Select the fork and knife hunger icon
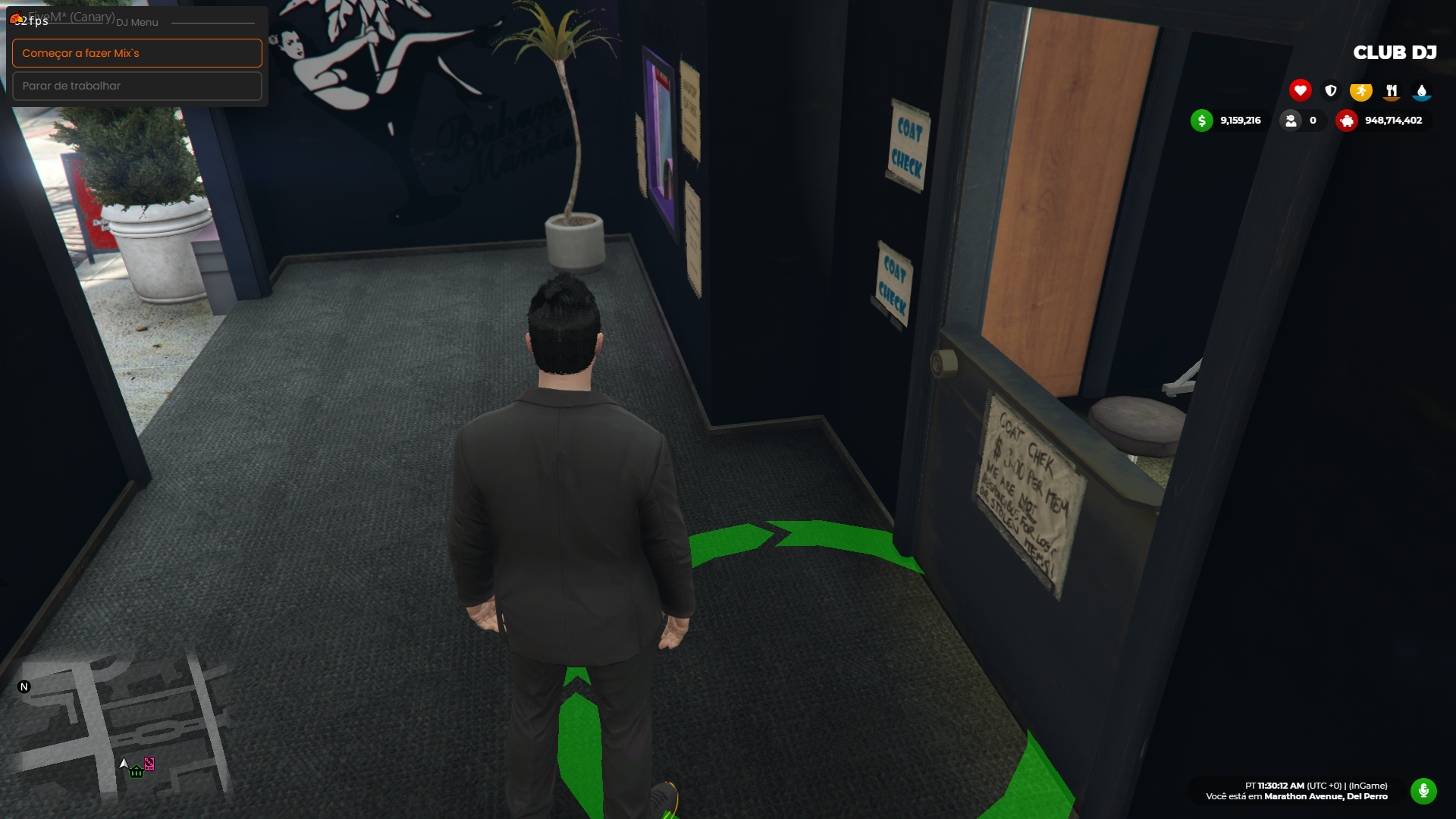1456x819 pixels. coord(1391,91)
